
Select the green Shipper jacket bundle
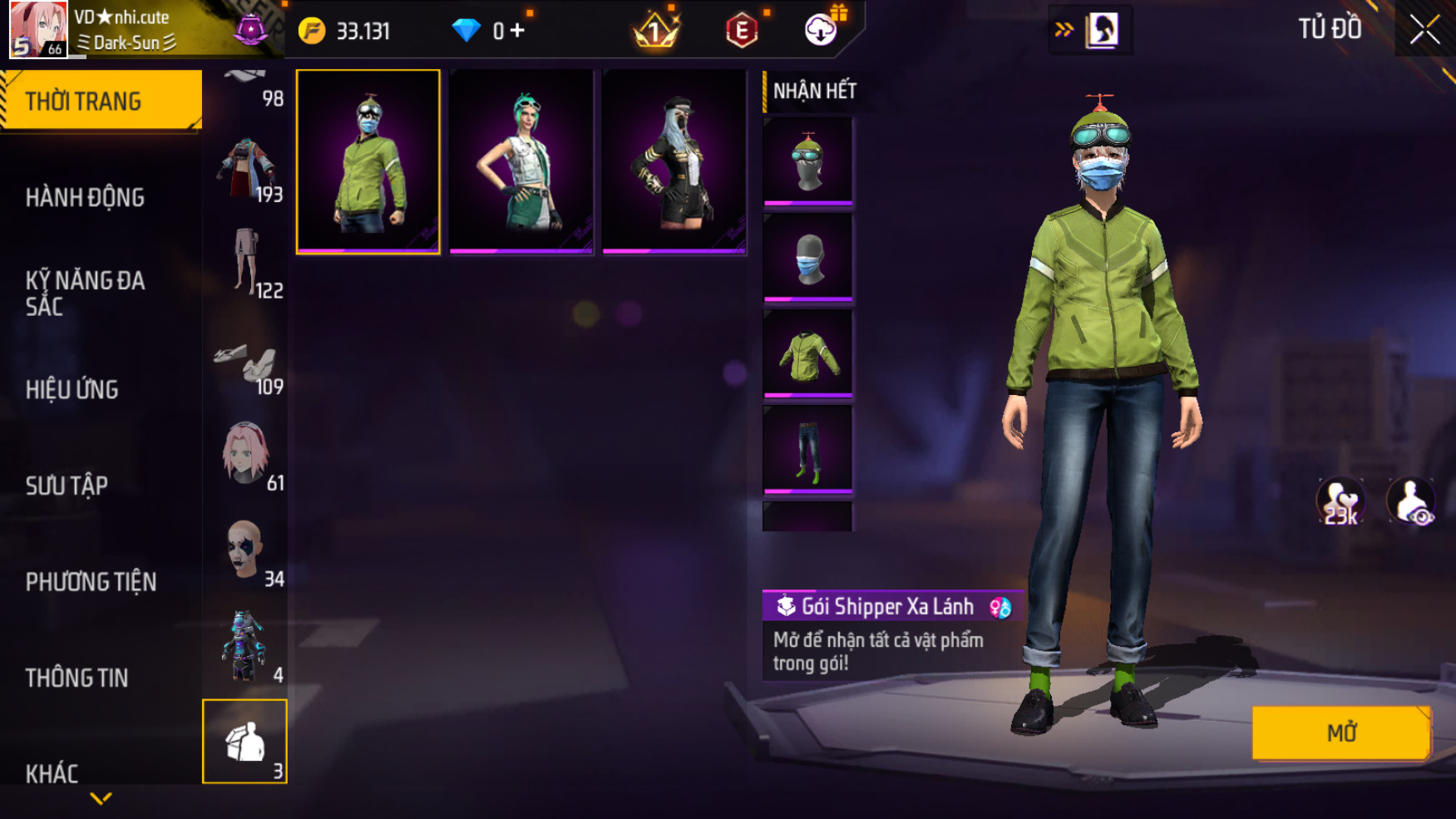coord(368,161)
